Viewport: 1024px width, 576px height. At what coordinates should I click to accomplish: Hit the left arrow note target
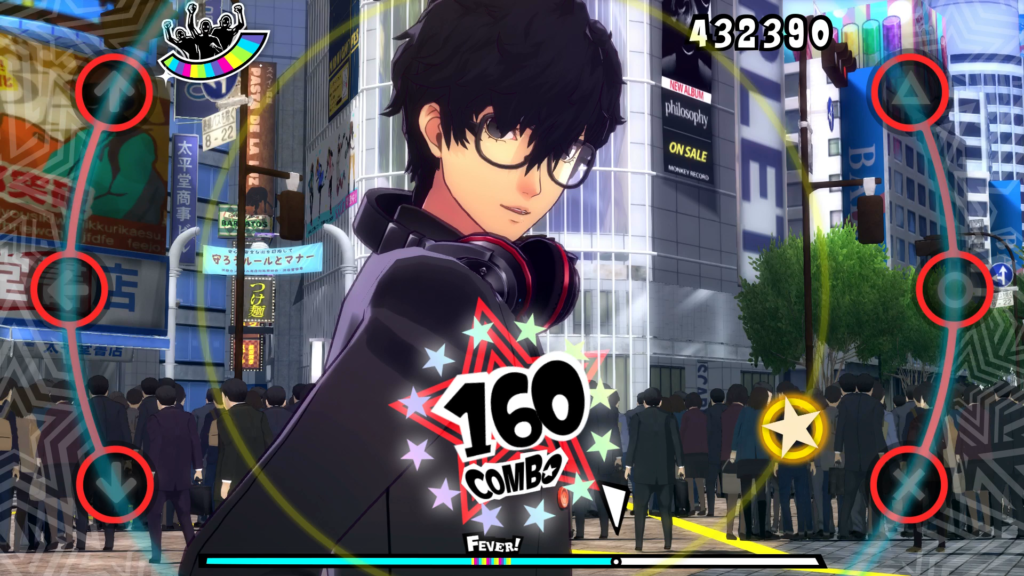point(69,289)
